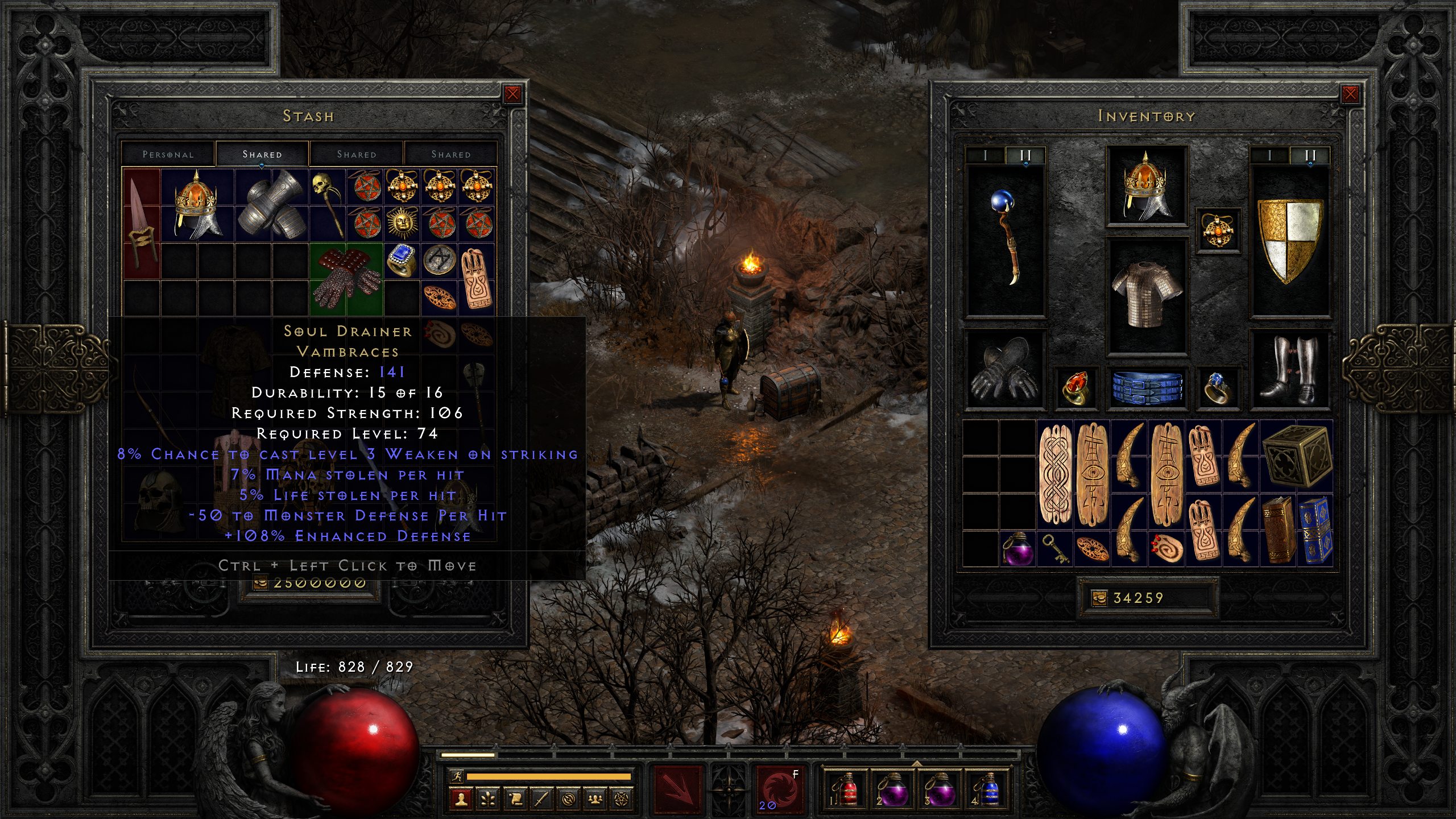This screenshot has height=819, width=1456.
Task: Toggle the run/walk button
Action: coord(456,776)
